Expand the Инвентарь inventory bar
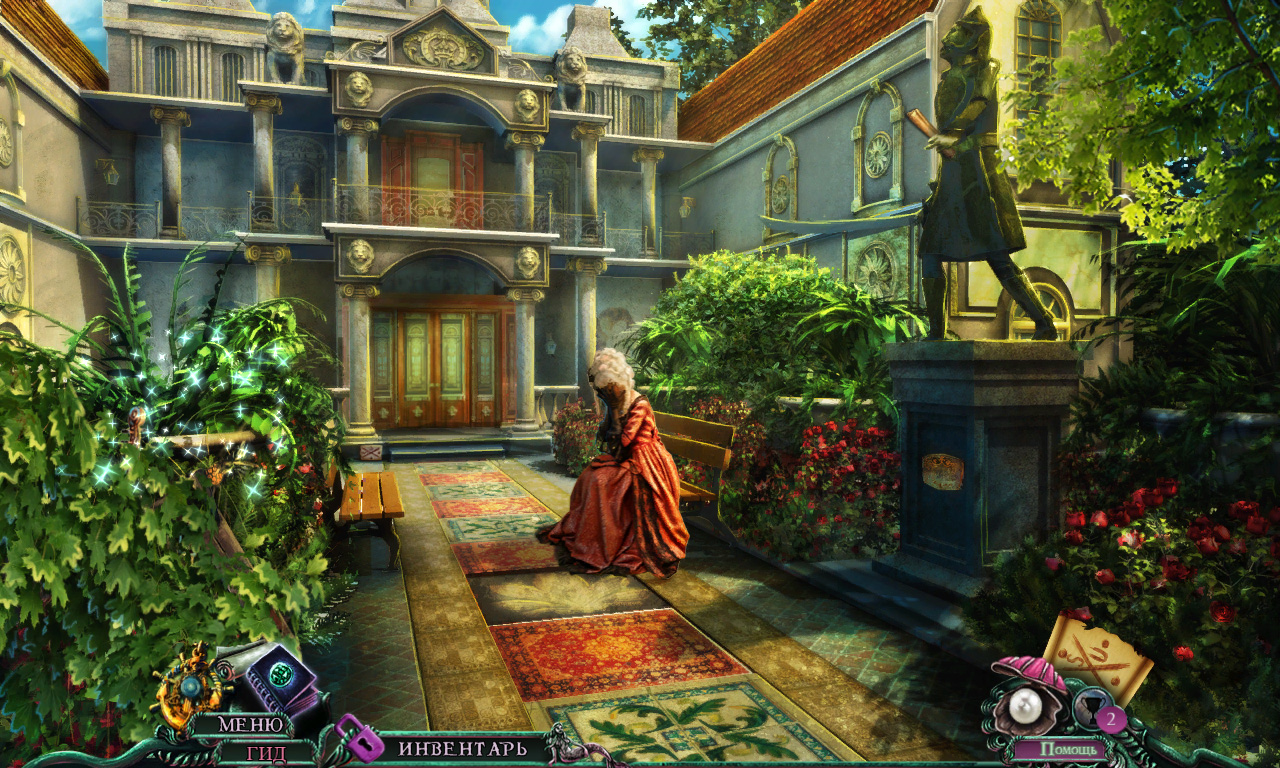 click(461, 748)
